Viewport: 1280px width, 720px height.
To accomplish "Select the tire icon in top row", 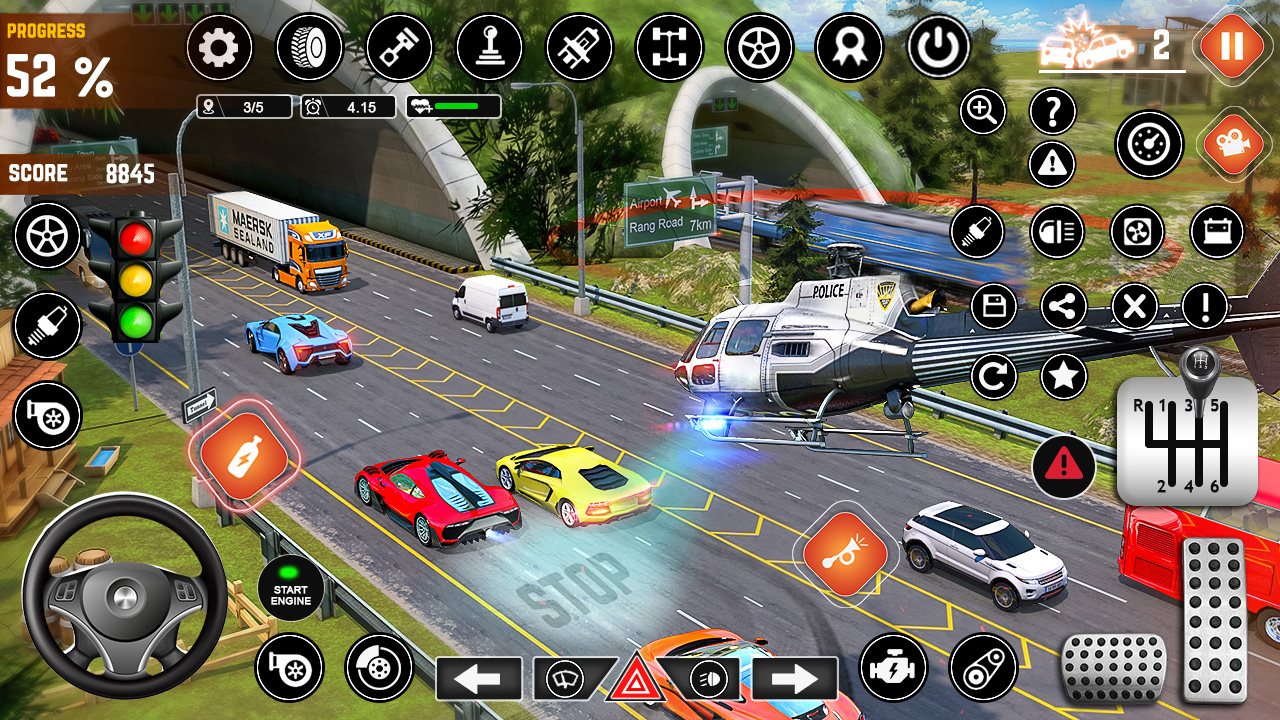I will (x=308, y=47).
